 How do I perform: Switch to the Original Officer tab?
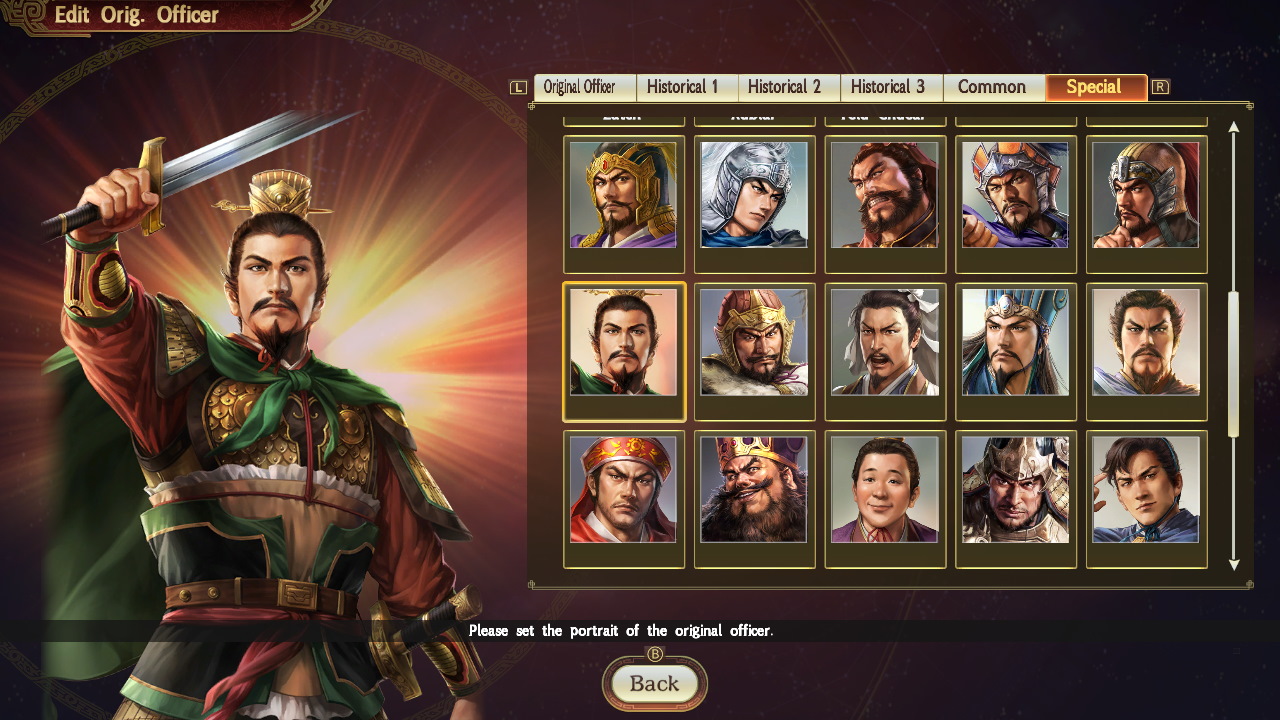pyautogui.click(x=584, y=87)
